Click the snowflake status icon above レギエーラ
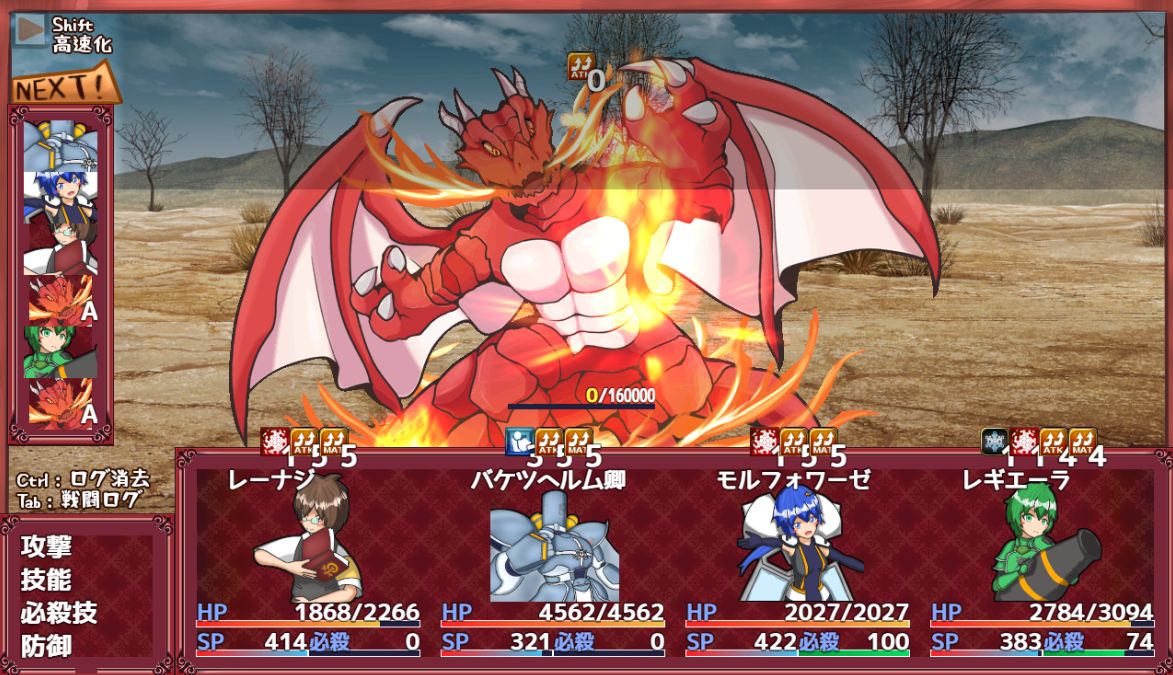 coord(995,441)
